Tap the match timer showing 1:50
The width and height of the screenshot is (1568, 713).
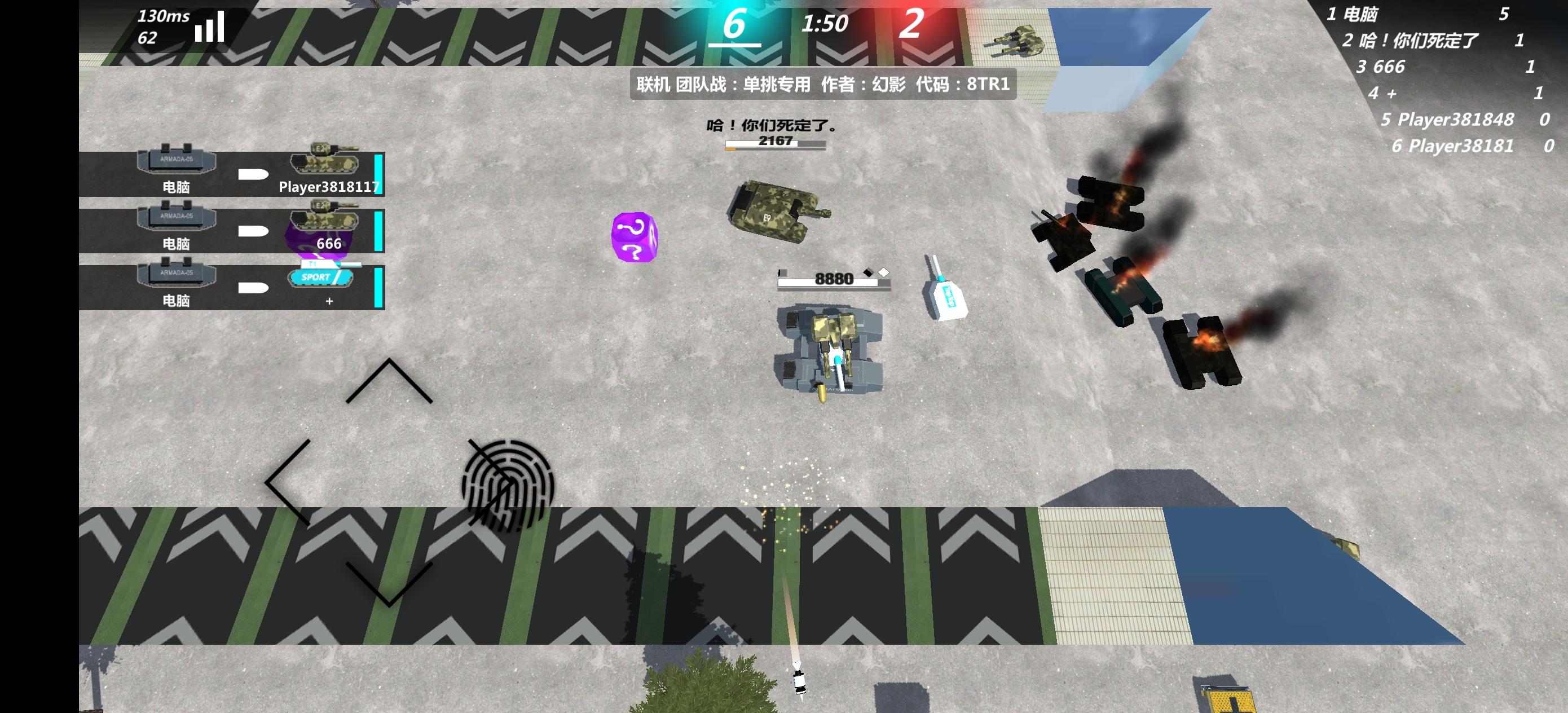tap(825, 25)
